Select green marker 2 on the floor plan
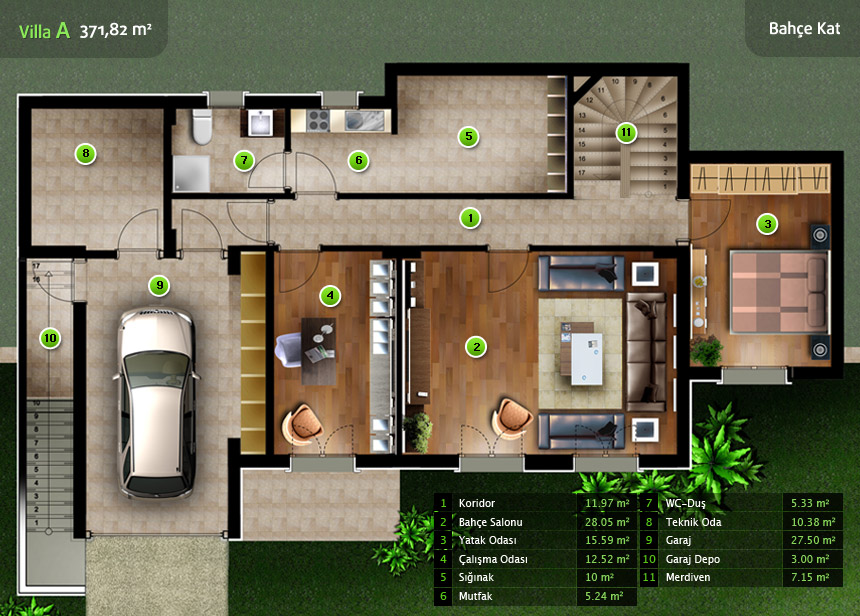The image size is (860, 616). (477, 347)
